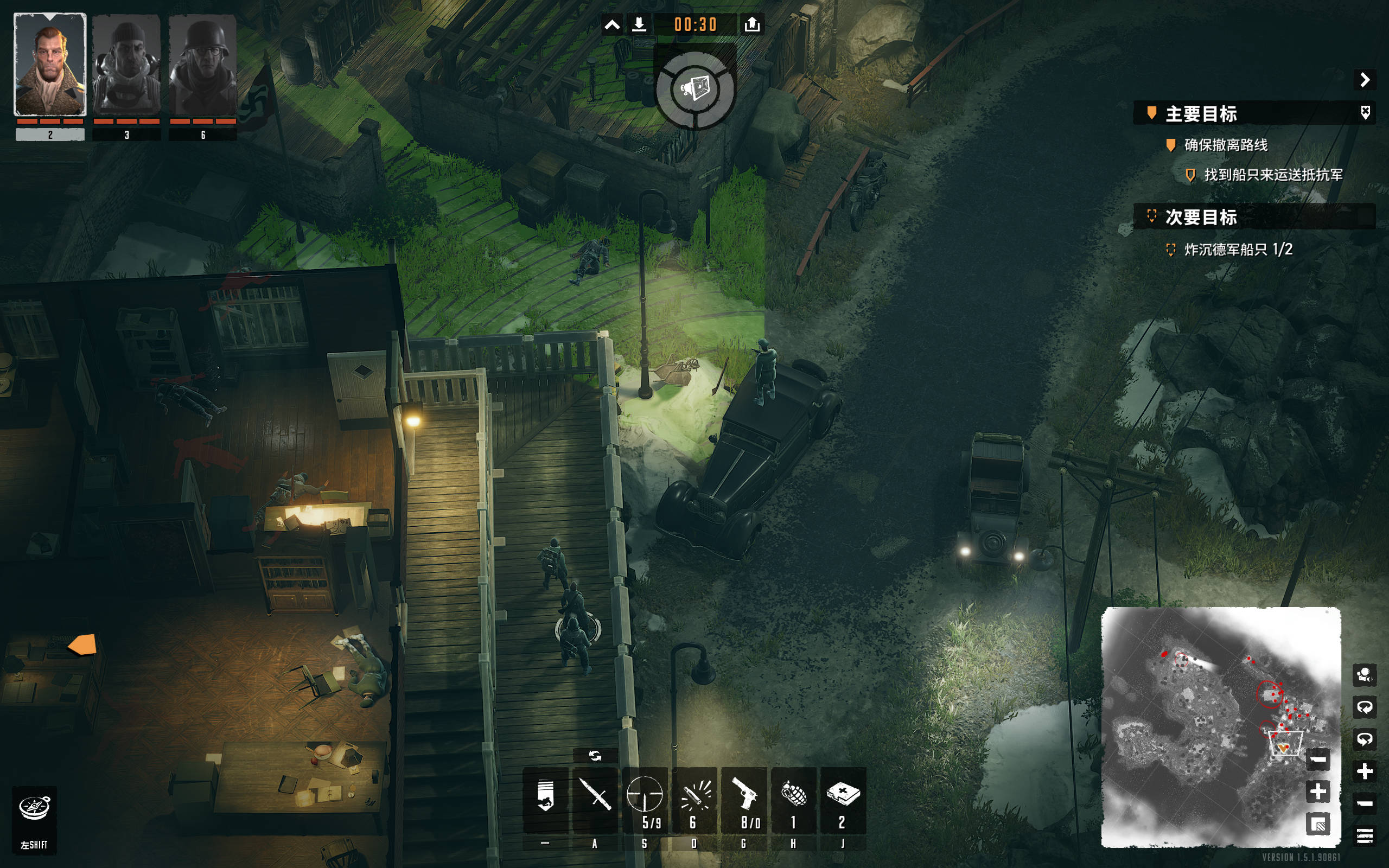Select the helmeted soldier with glasses portrait
Viewport: 1389px width, 868px height.
point(202,65)
